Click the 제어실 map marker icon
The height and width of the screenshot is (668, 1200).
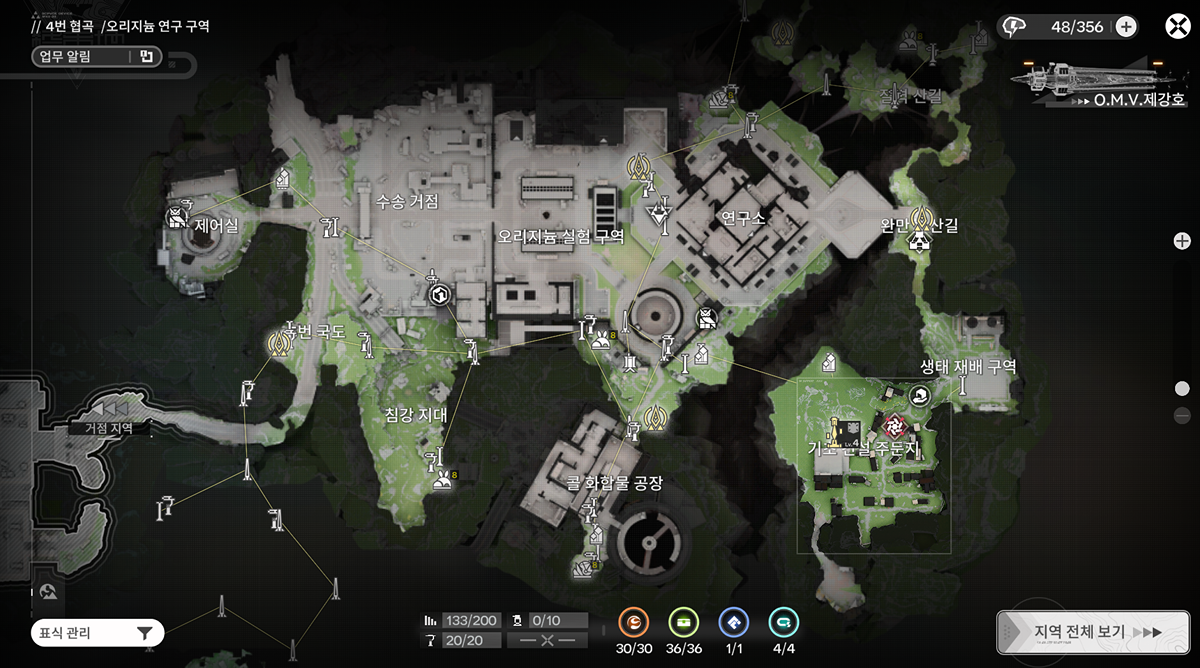tap(178, 215)
